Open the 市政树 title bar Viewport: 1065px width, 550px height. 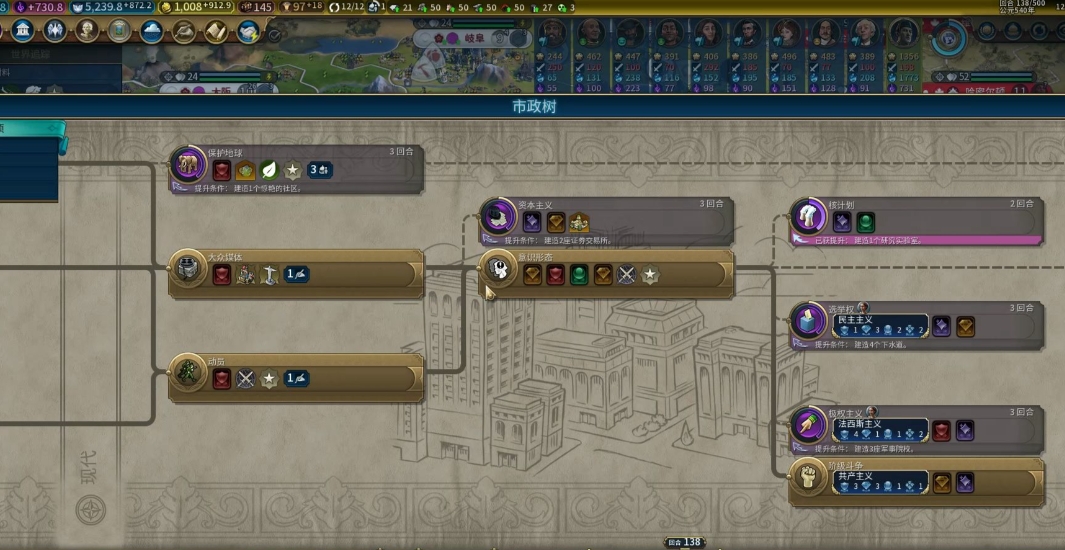coord(533,107)
